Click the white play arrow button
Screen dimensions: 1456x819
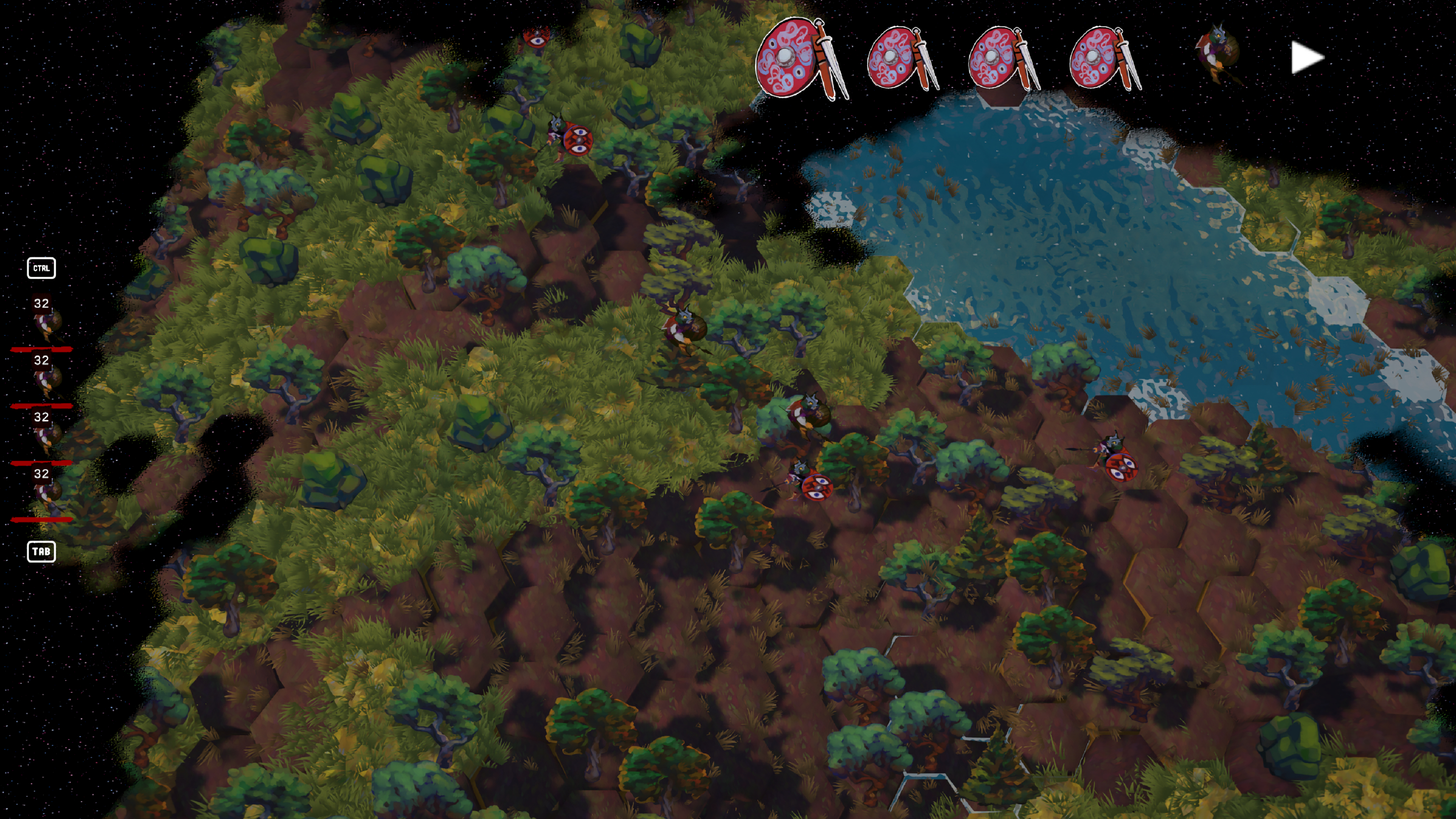click(1307, 58)
